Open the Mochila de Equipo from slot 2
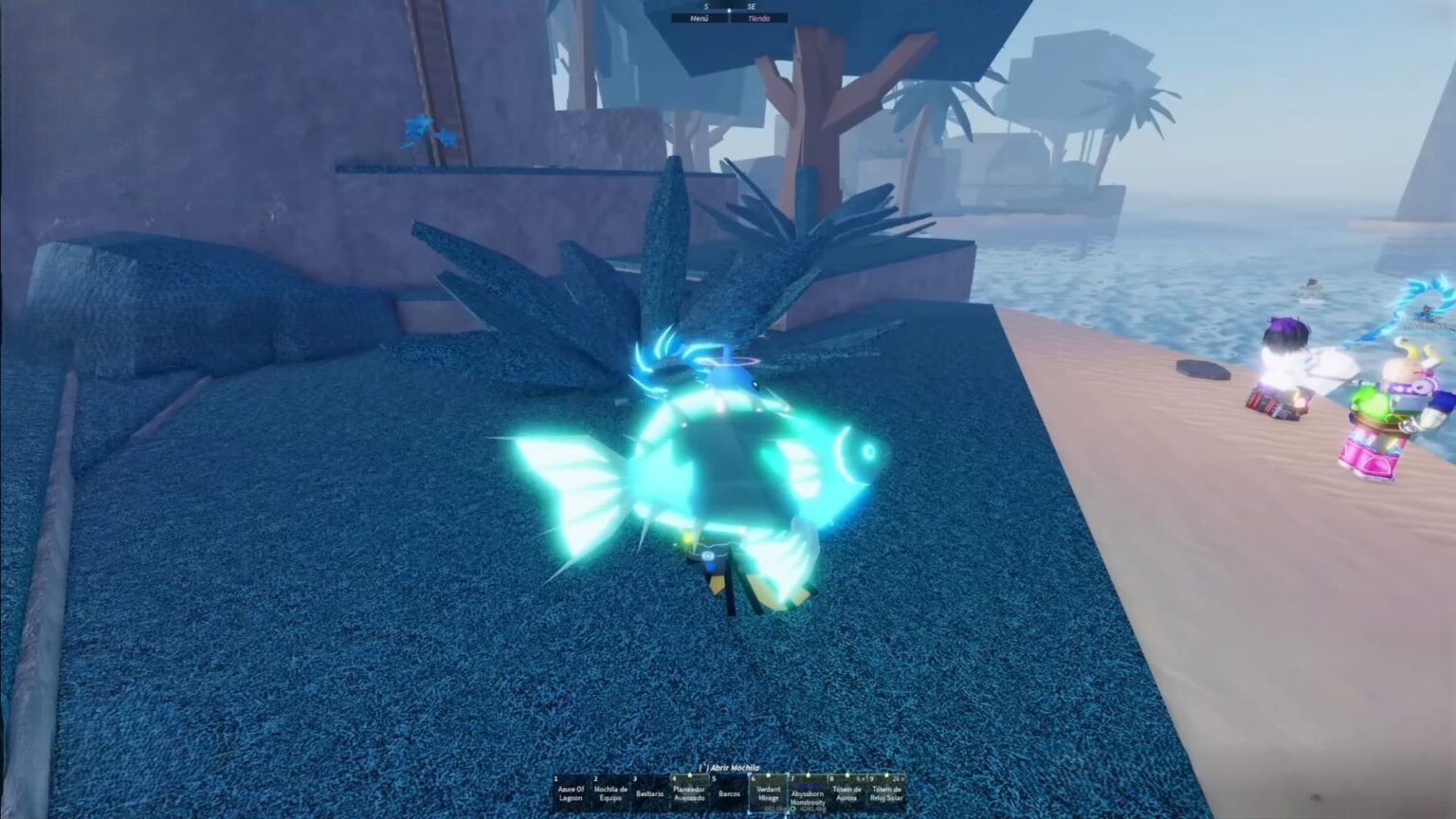This screenshot has width=1456, height=819. click(610, 793)
